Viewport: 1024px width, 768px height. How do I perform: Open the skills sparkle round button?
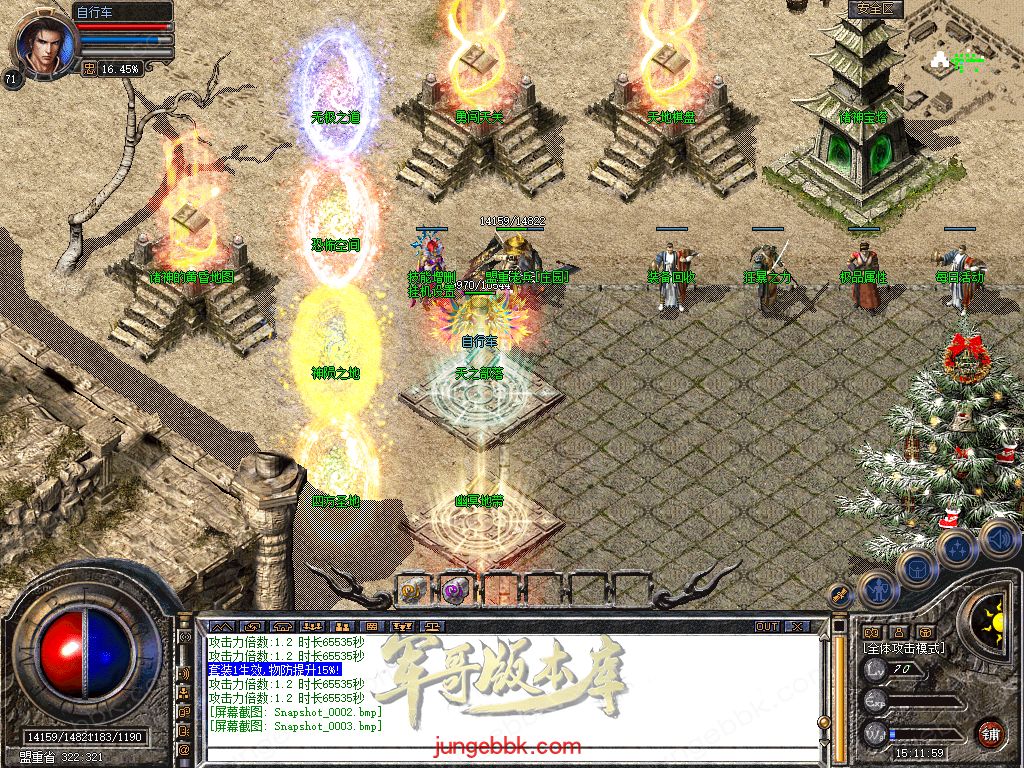[956, 549]
